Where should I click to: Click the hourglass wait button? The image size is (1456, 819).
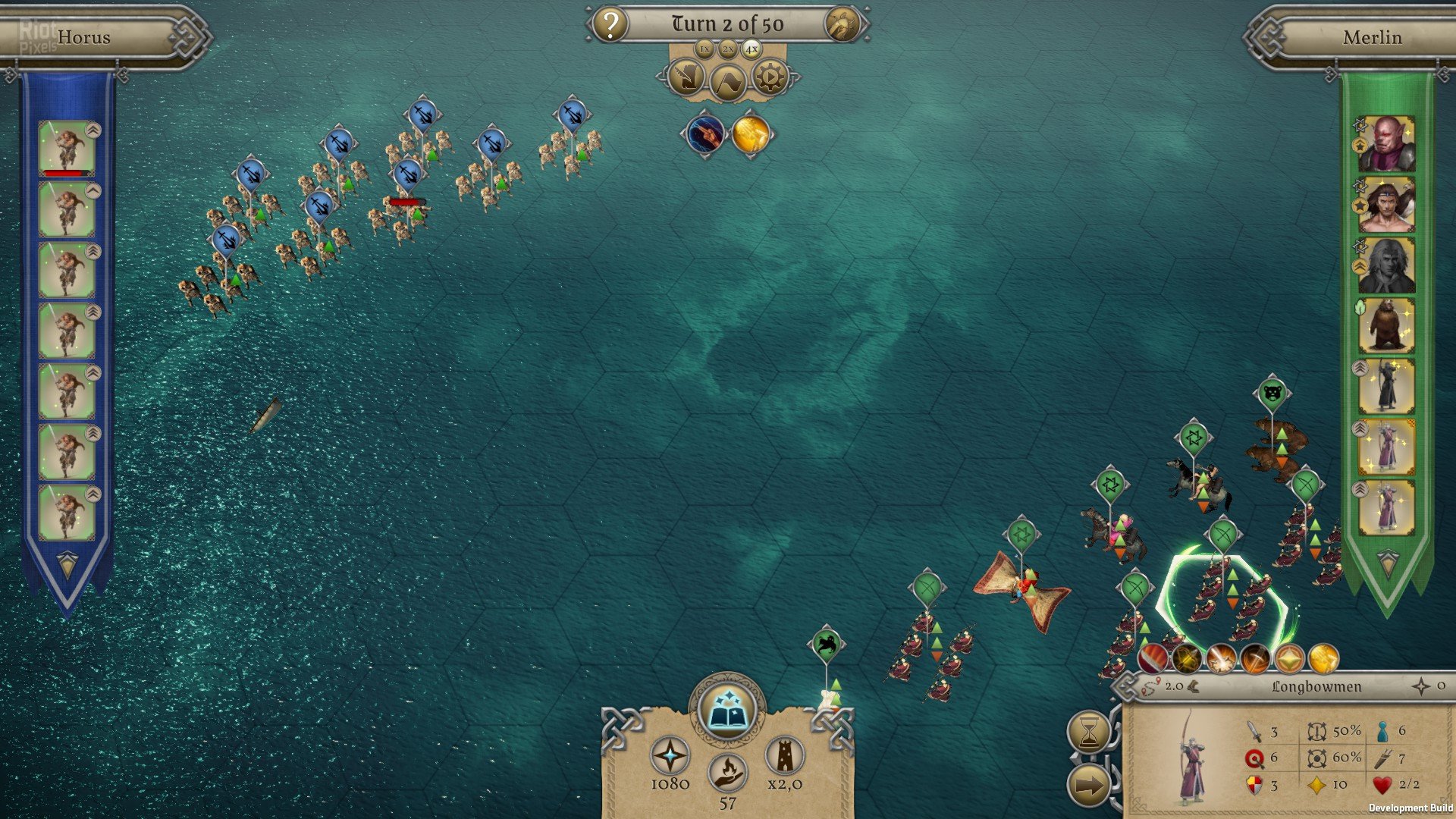(x=1089, y=733)
